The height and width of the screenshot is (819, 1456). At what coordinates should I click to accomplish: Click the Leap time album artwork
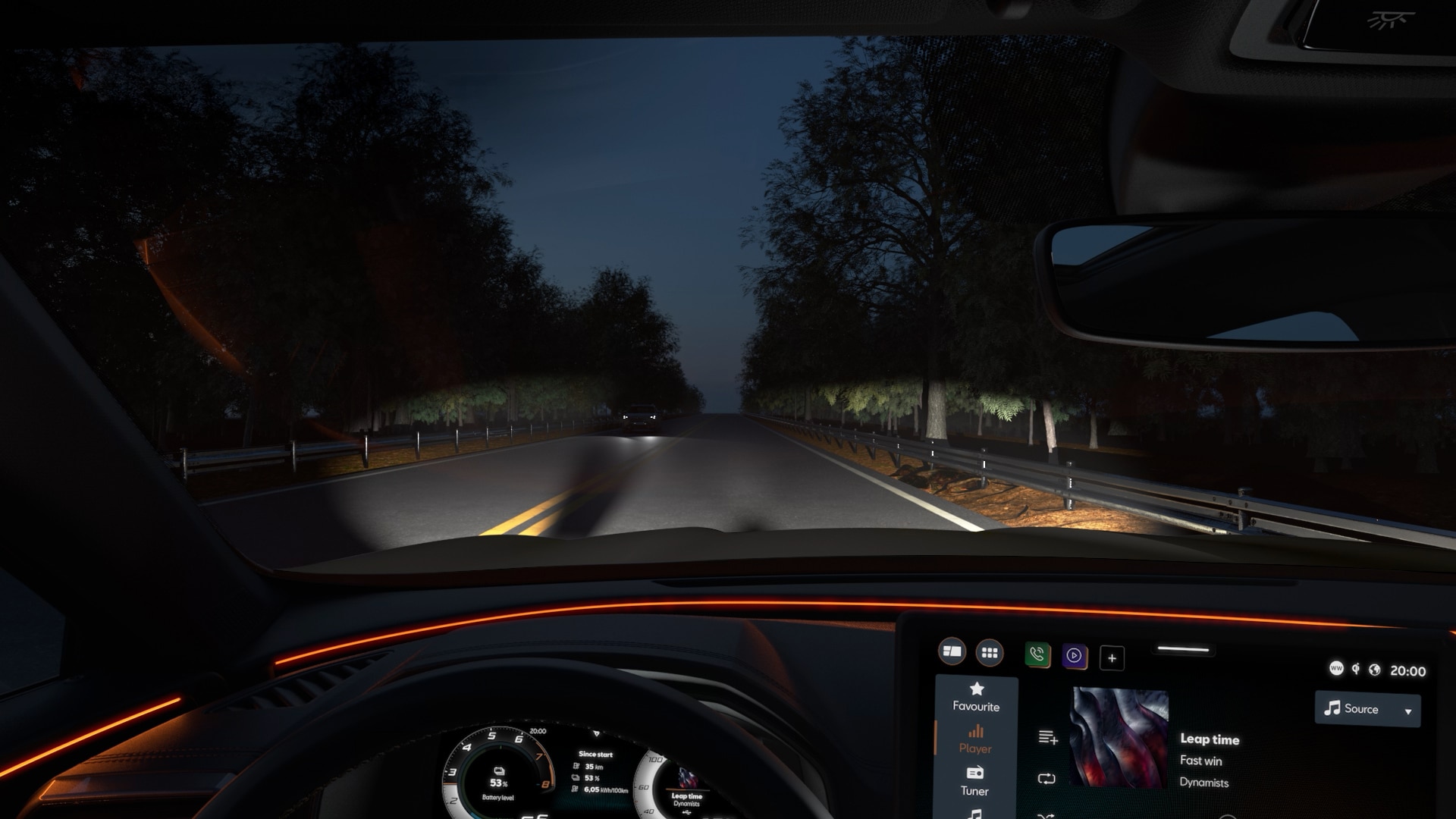pyautogui.click(x=1119, y=737)
